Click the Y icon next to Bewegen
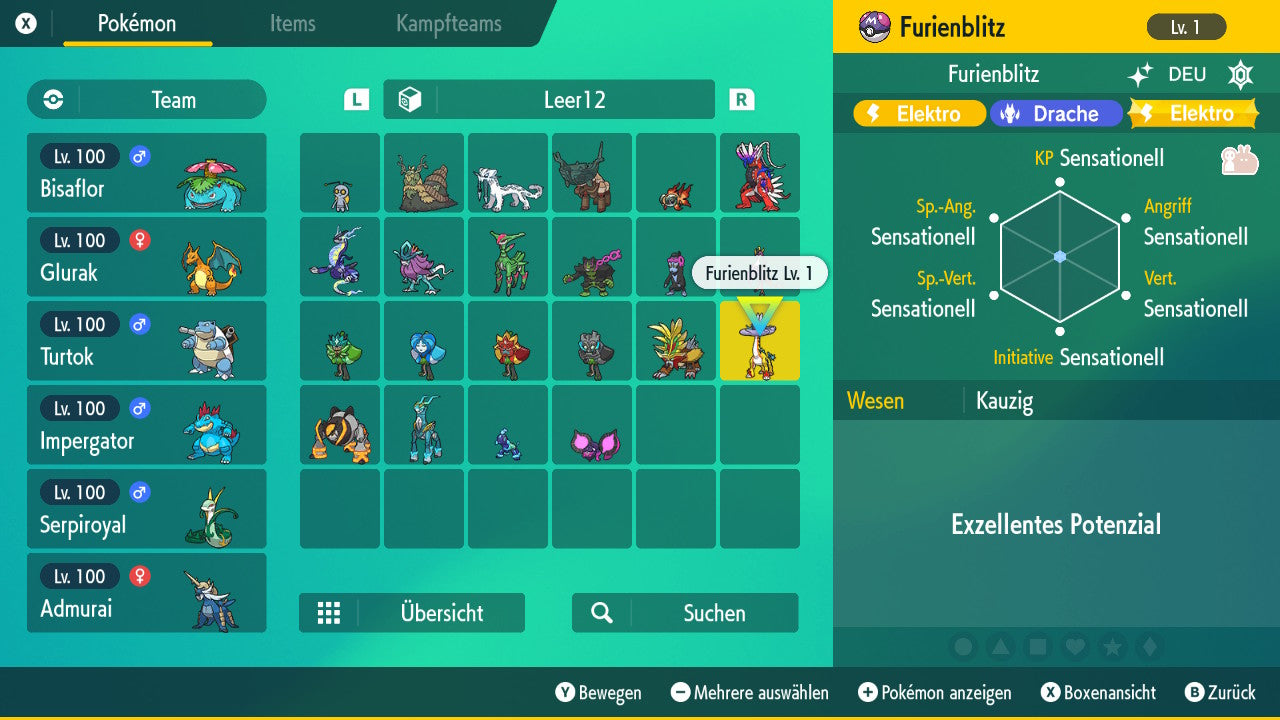Image resolution: width=1280 pixels, height=720 pixels. coord(566,693)
